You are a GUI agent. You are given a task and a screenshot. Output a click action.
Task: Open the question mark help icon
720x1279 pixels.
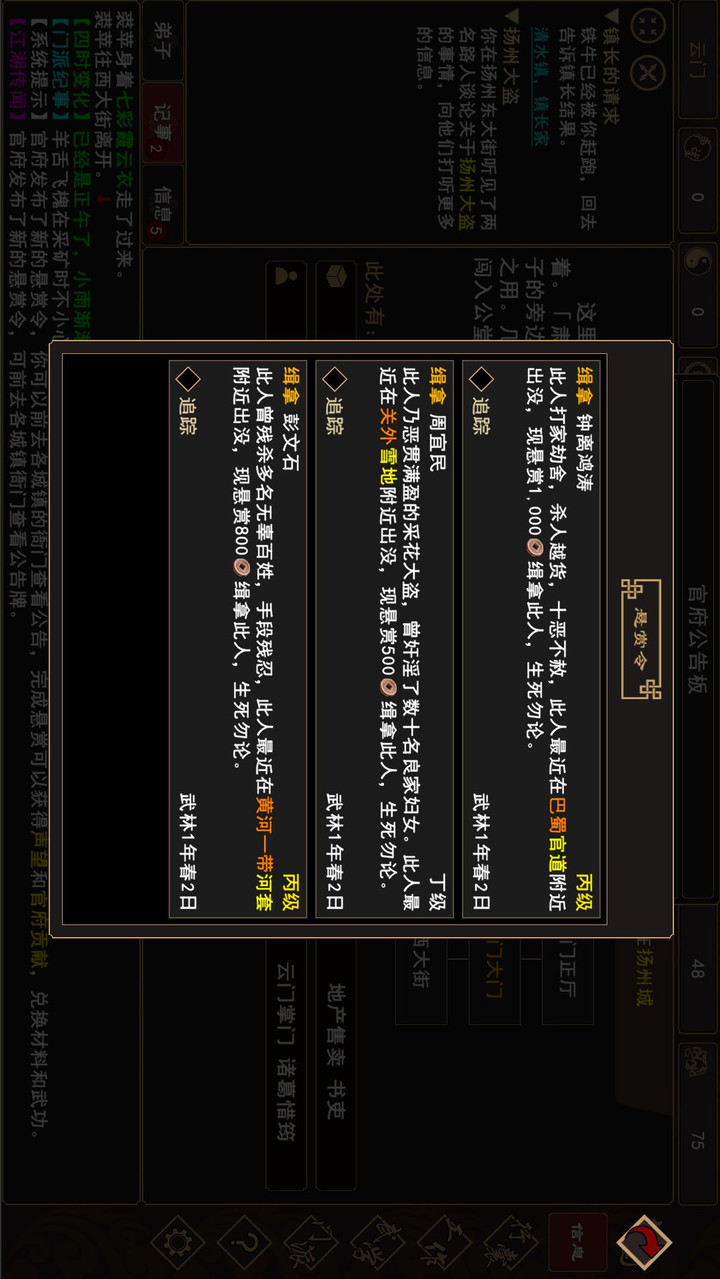245,1242
